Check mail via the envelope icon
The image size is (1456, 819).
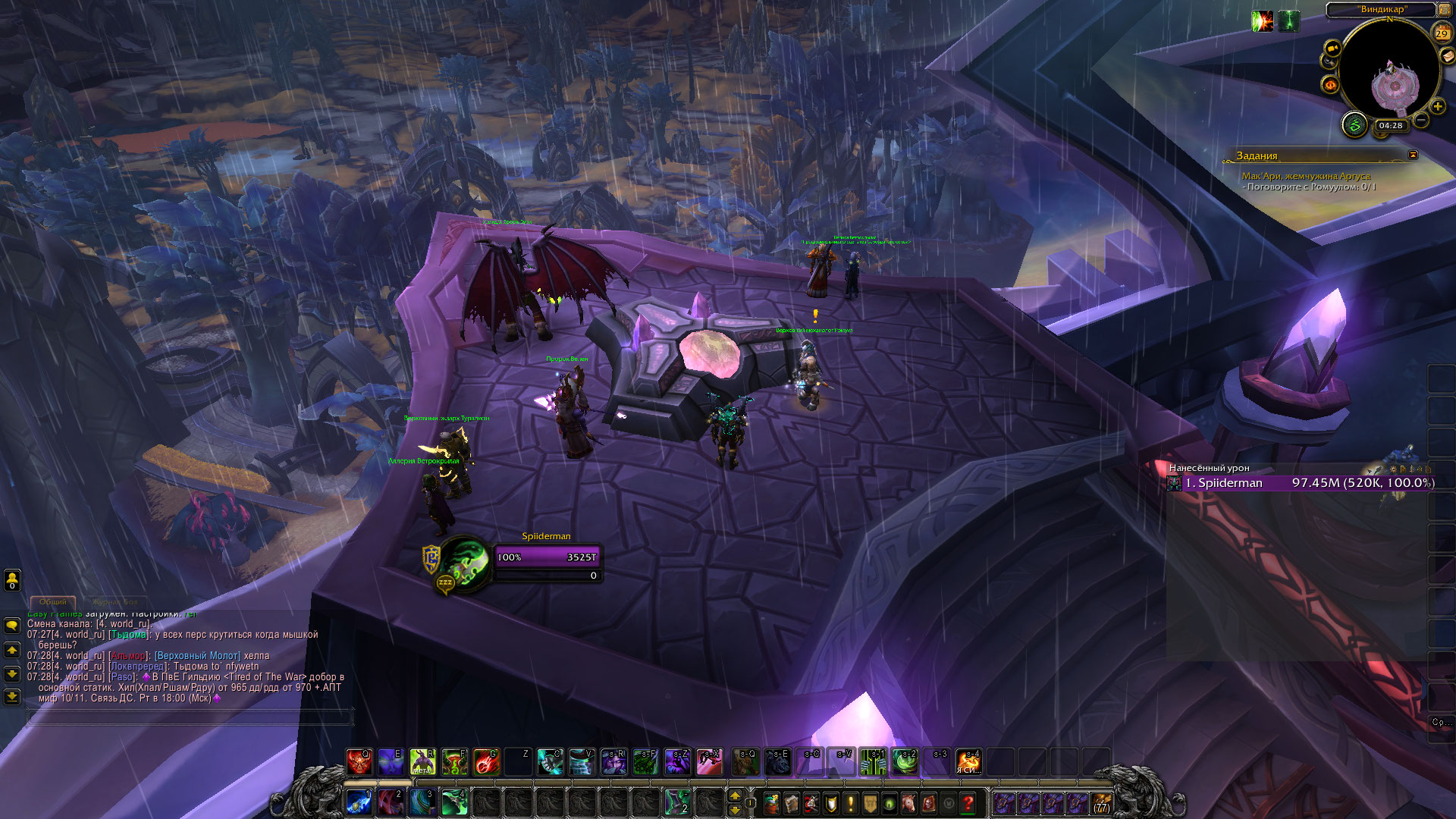(x=1447, y=55)
